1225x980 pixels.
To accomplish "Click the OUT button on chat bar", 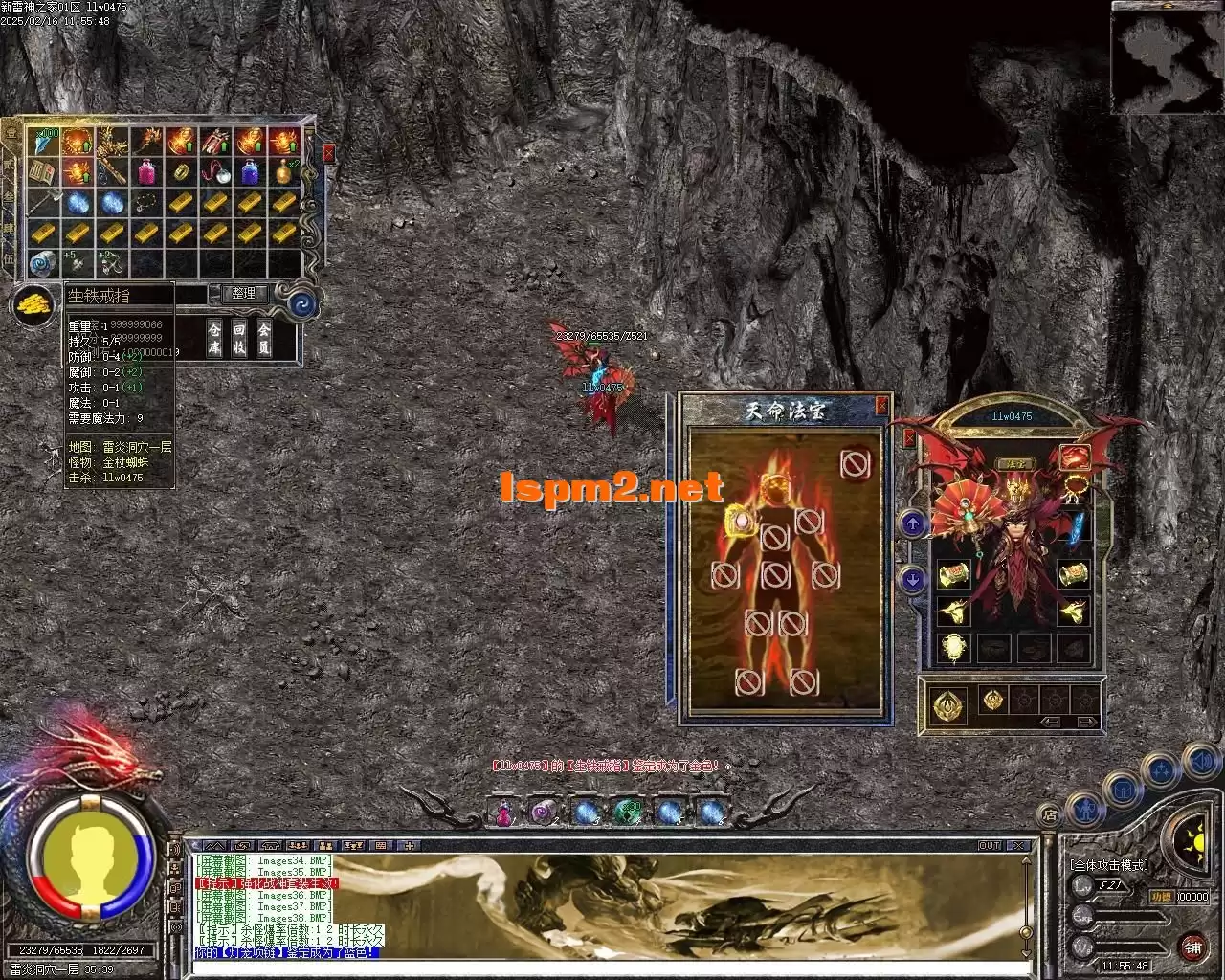I will pos(990,846).
